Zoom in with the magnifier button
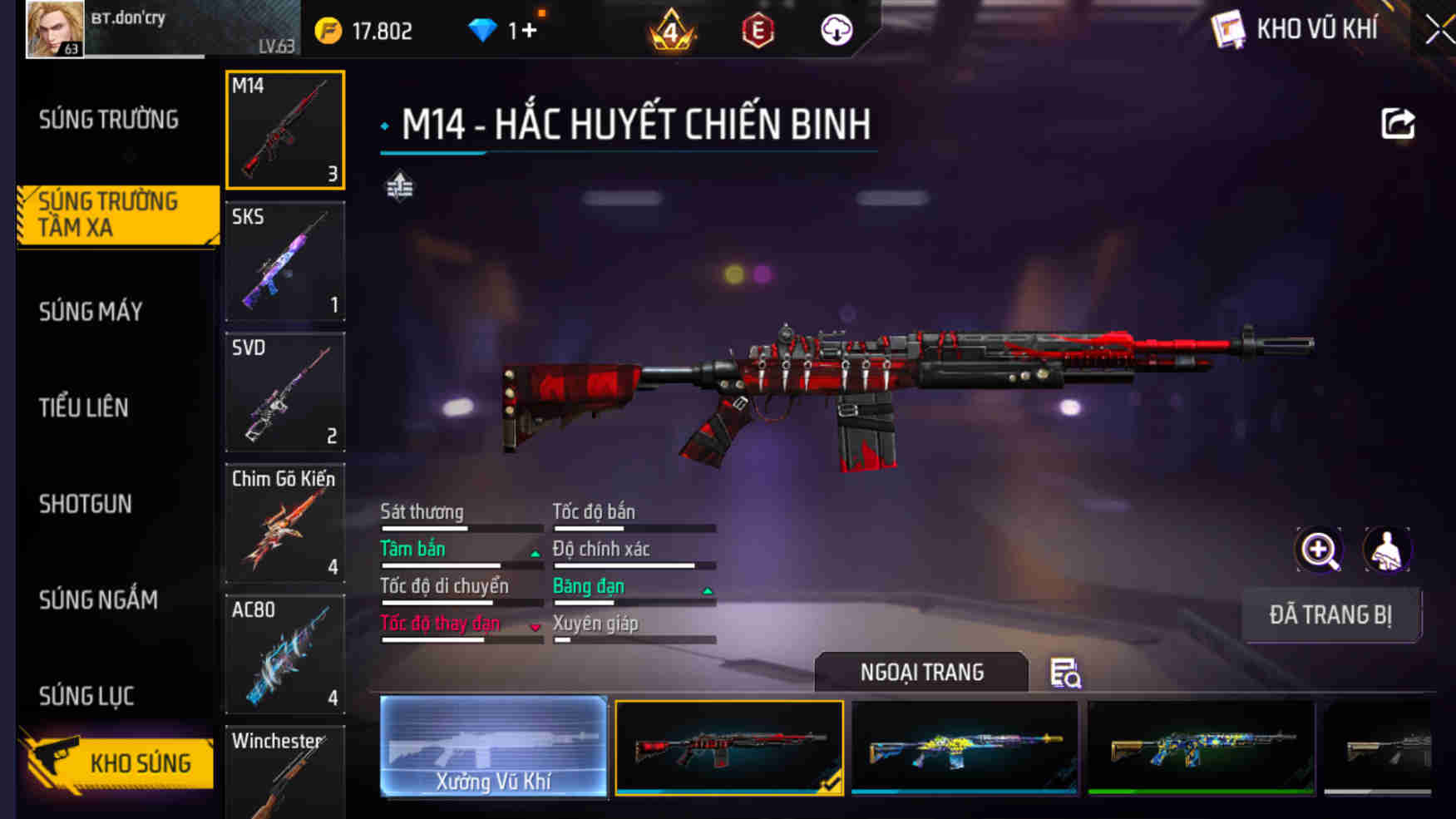 click(x=1319, y=550)
